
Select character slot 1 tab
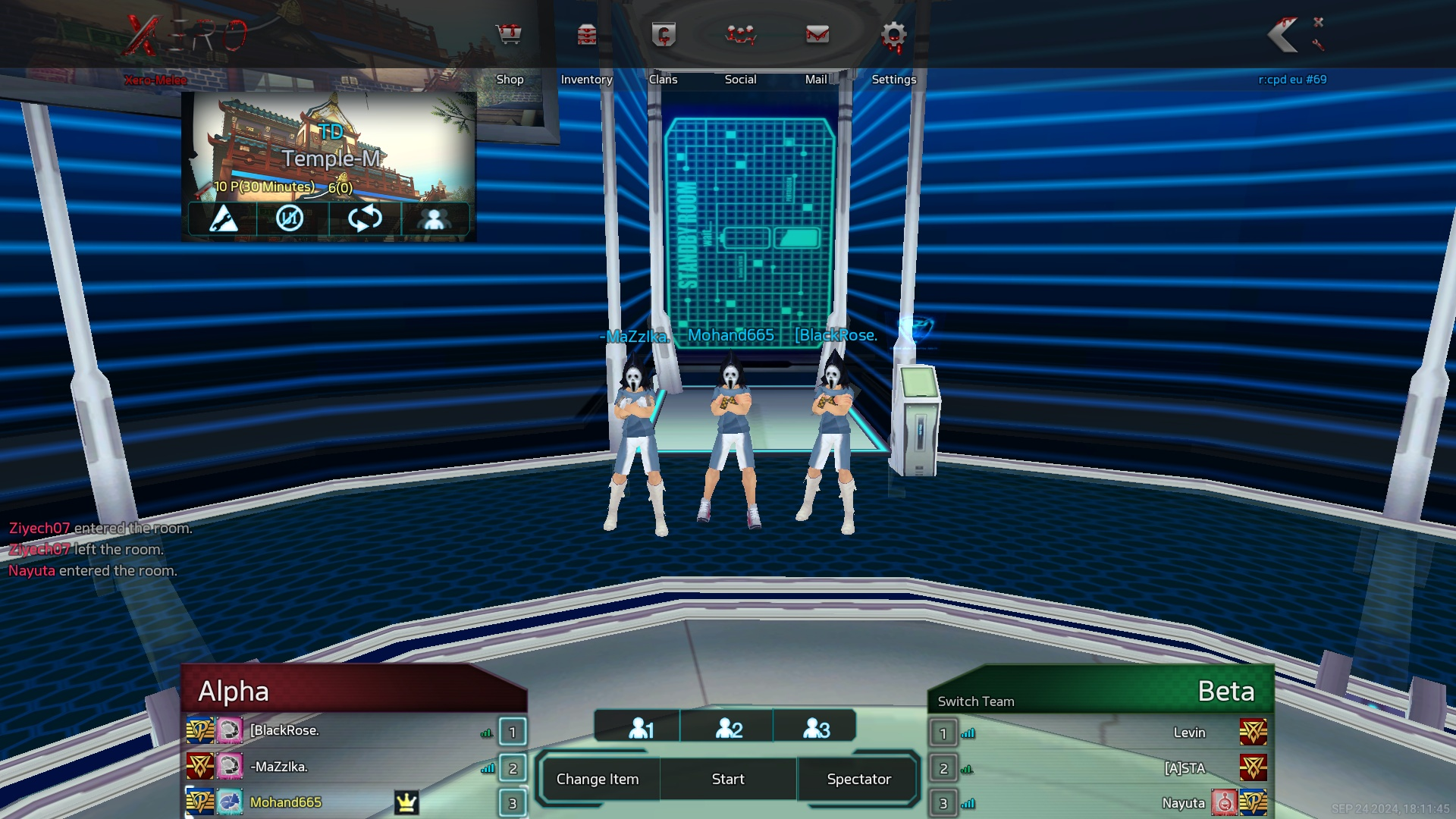tap(640, 729)
